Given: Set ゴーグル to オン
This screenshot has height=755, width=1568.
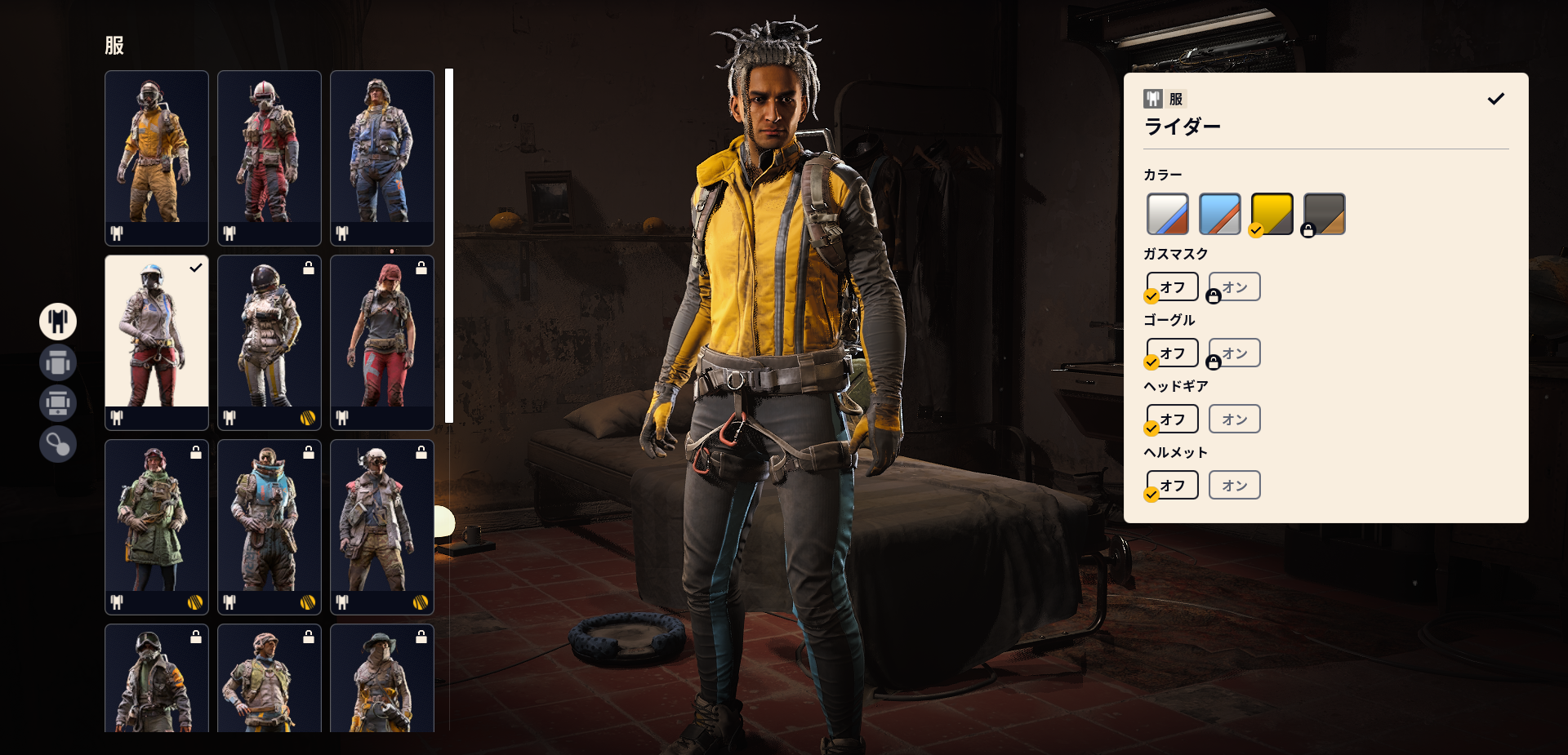Looking at the screenshot, I should point(1234,353).
